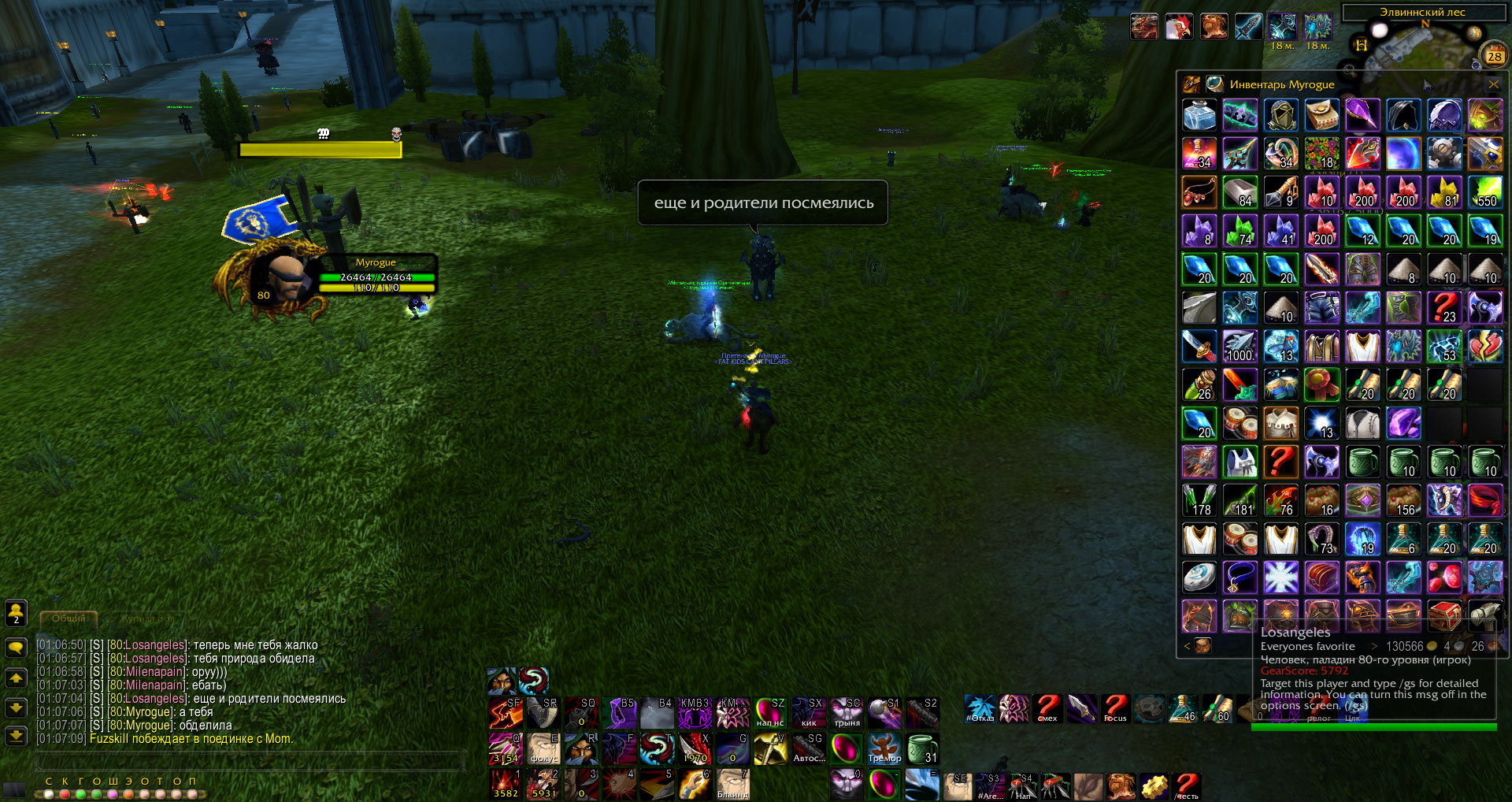Open the chat menu speech bubble button
1512x802 pixels.
point(16,648)
